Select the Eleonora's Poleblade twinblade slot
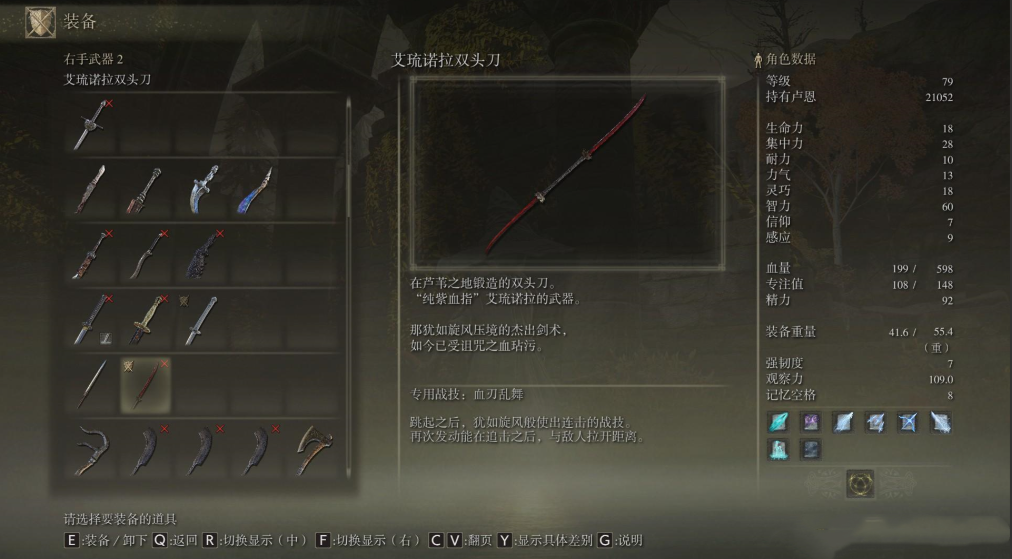Viewport: 1012px width, 559px height. tap(146, 383)
